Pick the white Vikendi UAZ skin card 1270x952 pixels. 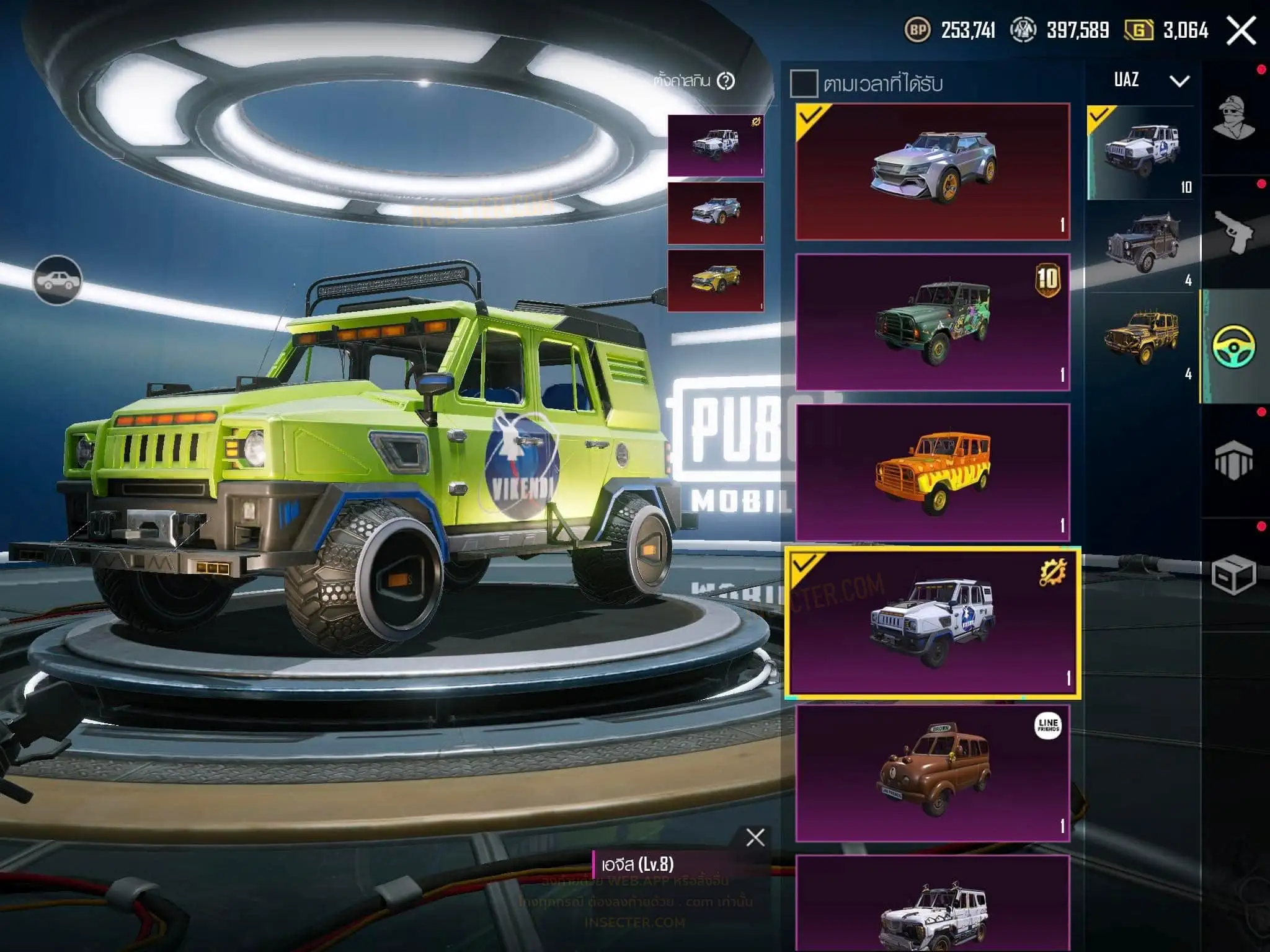[933, 623]
